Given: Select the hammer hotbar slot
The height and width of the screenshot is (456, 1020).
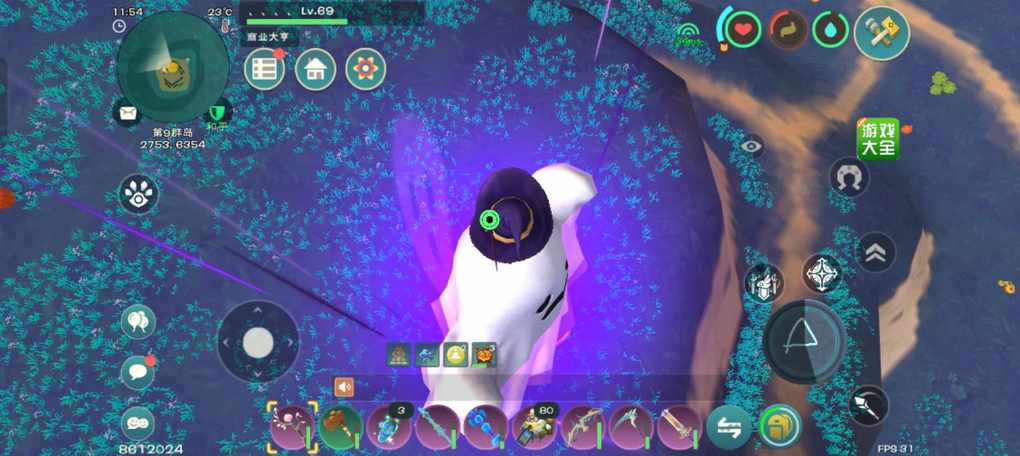Looking at the screenshot, I should tap(340, 427).
